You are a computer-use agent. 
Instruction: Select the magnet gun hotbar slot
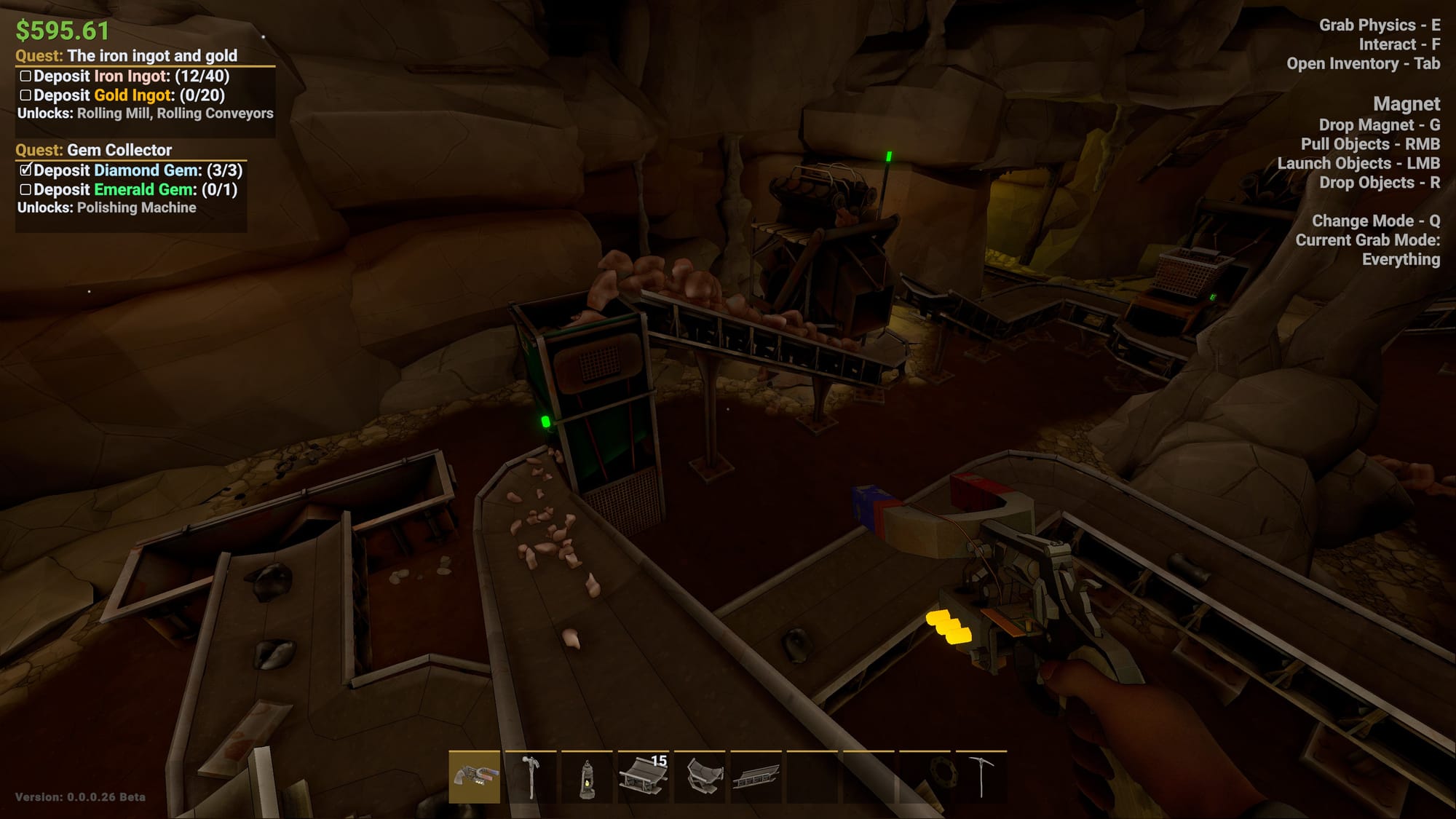point(474,777)
